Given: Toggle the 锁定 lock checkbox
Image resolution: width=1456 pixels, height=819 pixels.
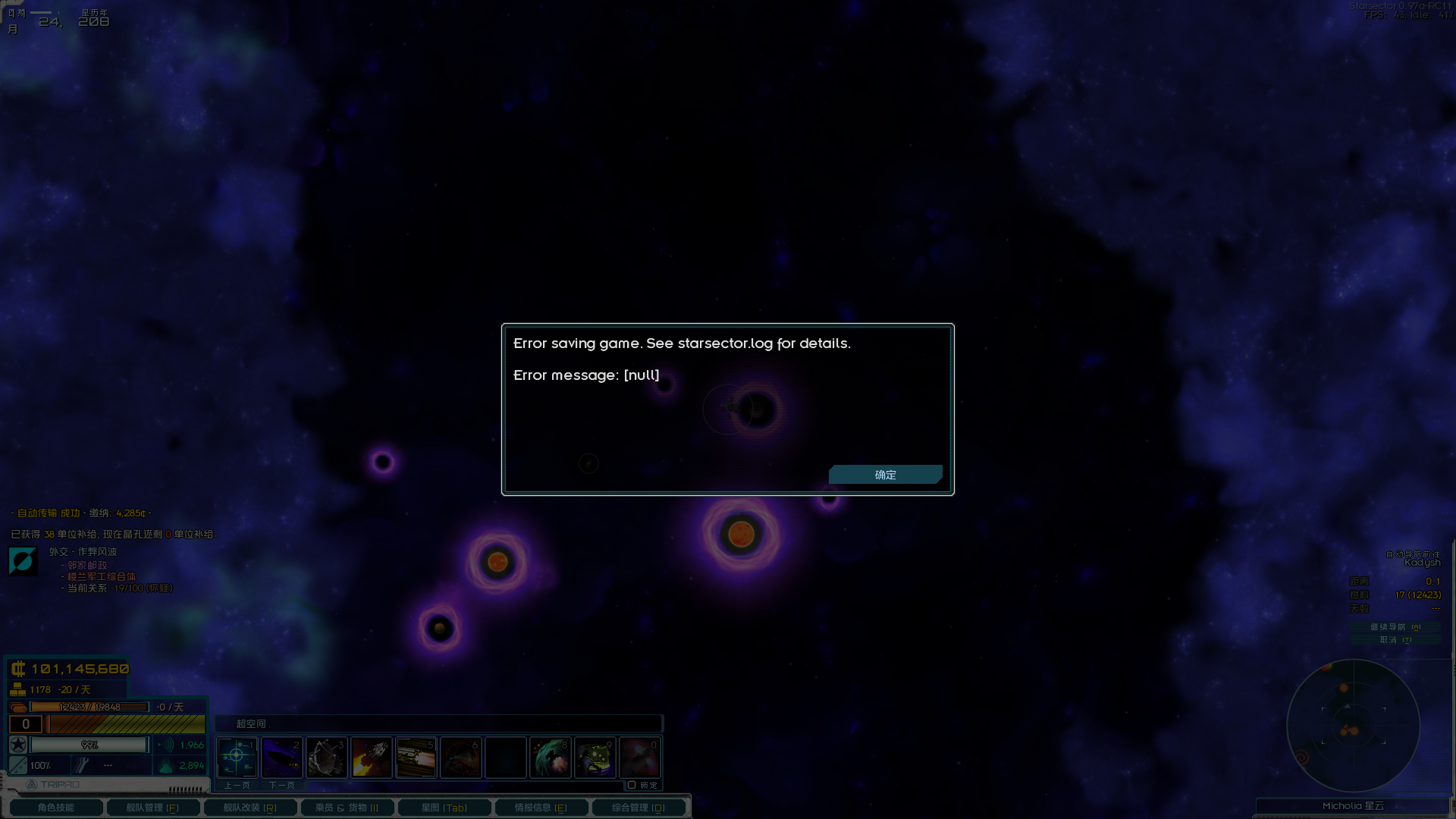Looking at the screenshot, I should pos(632,785).
